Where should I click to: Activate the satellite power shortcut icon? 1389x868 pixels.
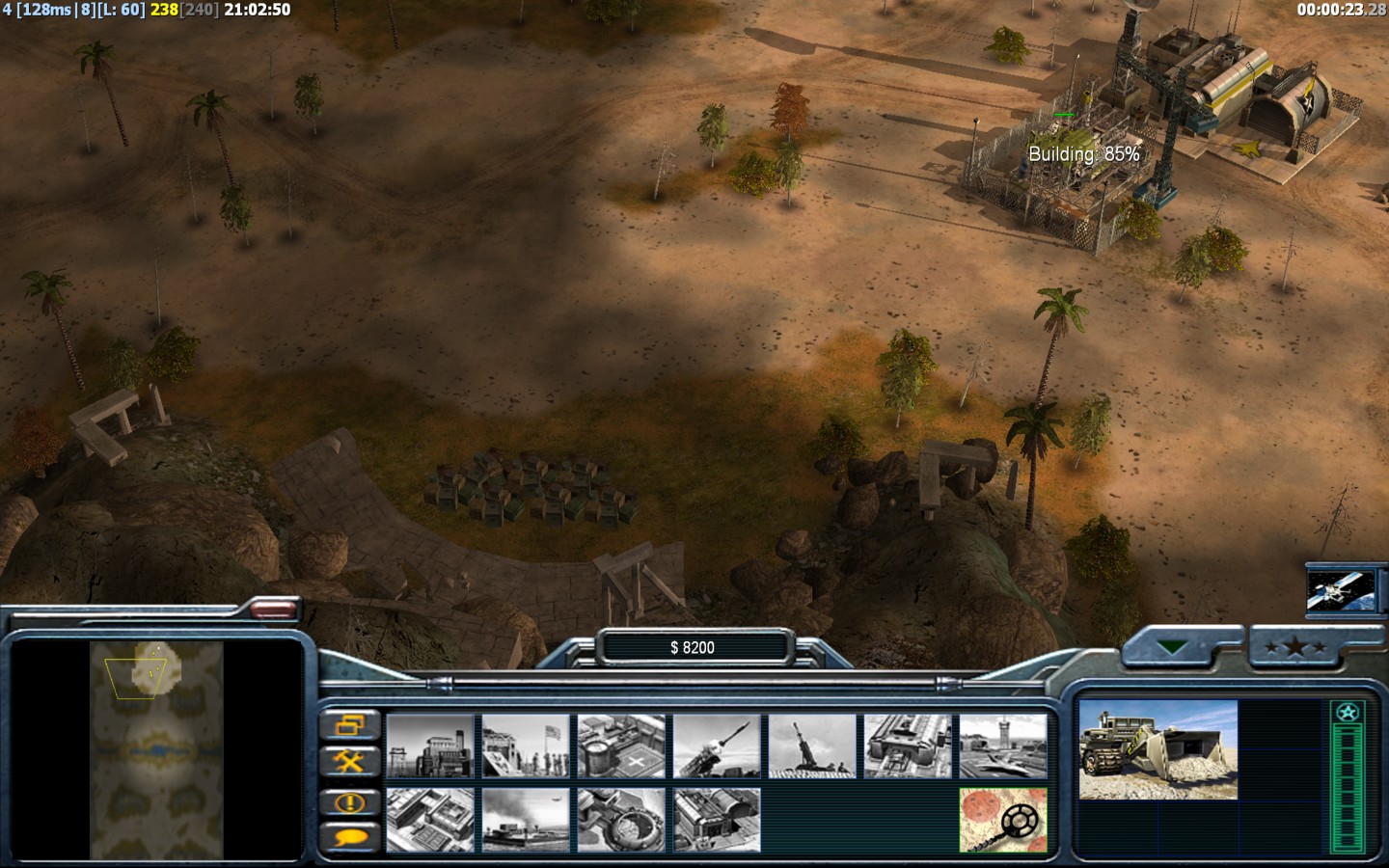coord(1340,588)
